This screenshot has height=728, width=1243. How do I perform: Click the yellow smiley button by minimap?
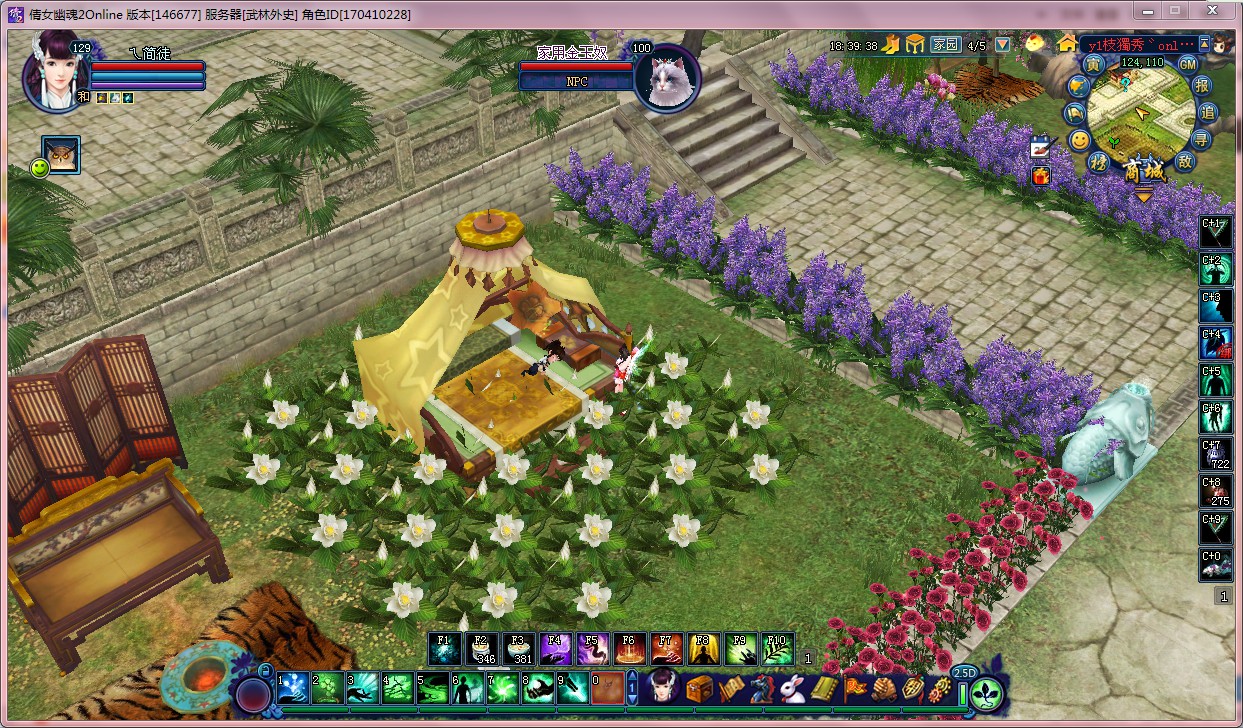coord(1079,140)
